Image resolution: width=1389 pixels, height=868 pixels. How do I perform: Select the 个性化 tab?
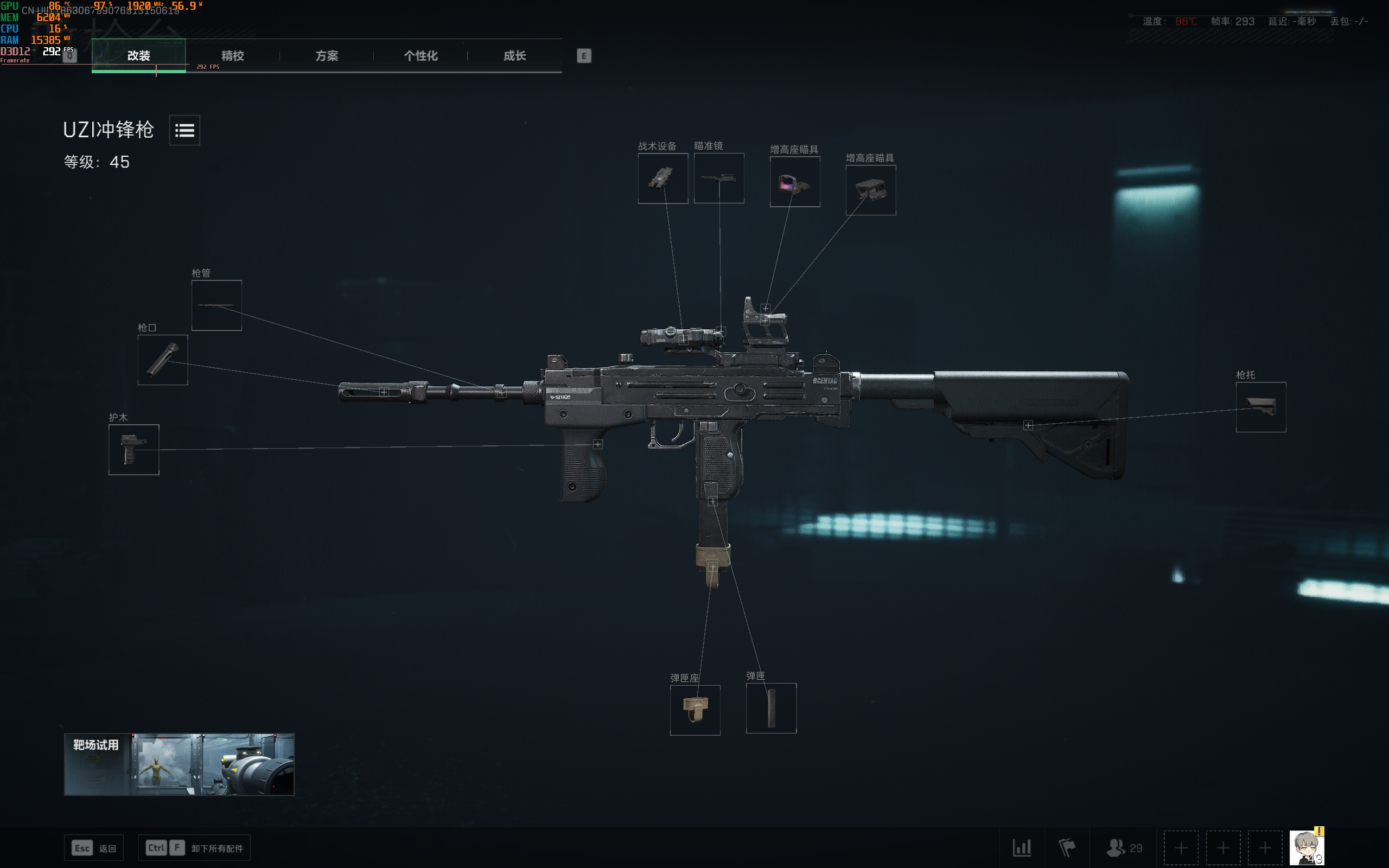[x=420, y=56]
